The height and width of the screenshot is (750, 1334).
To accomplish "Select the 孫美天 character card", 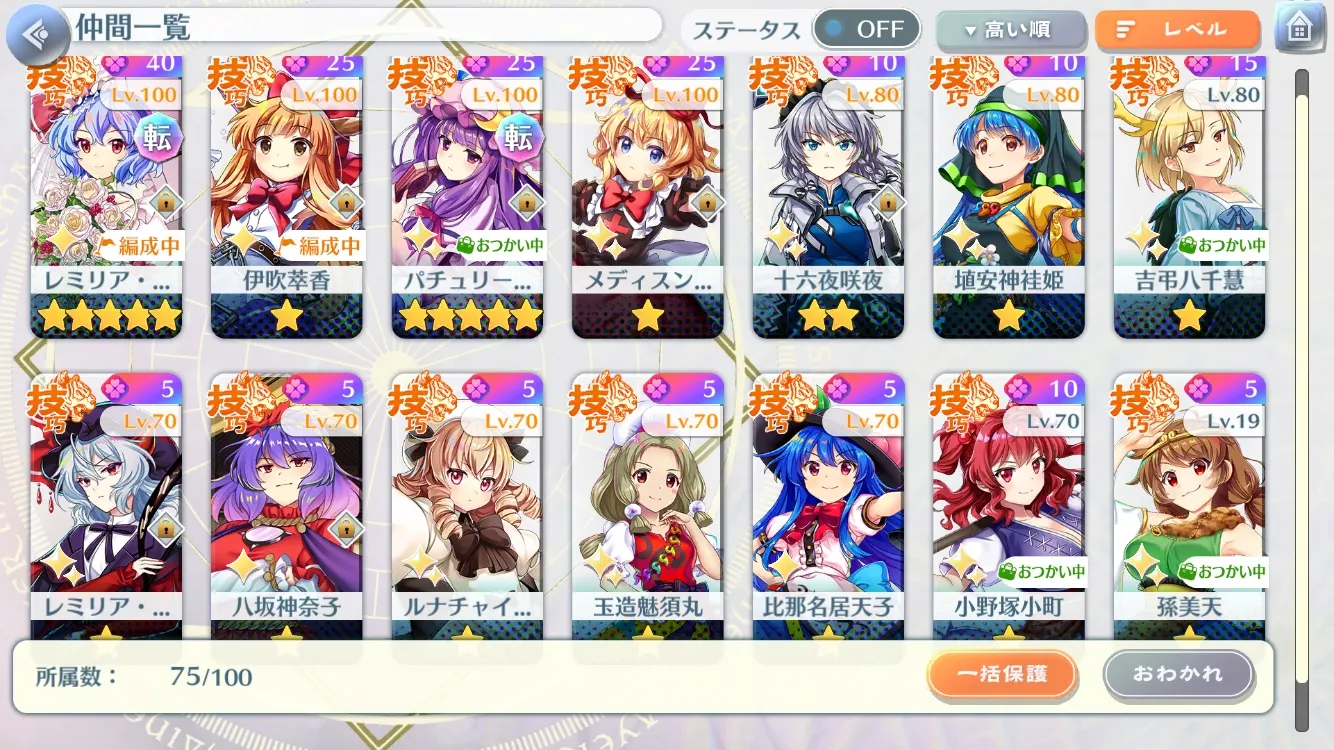I will point(1189,505).
